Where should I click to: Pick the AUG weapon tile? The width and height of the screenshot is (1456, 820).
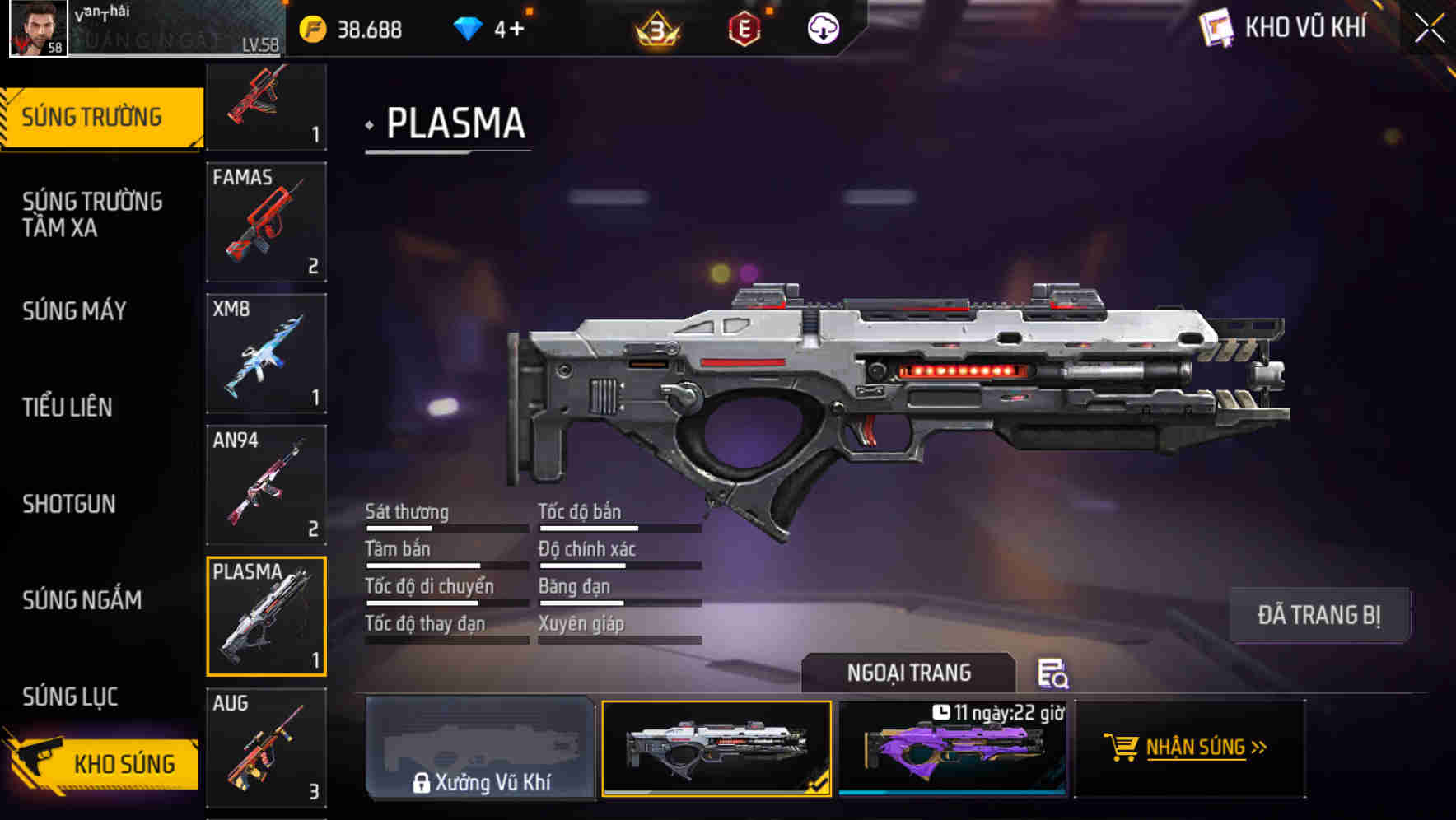pos(266,748)
